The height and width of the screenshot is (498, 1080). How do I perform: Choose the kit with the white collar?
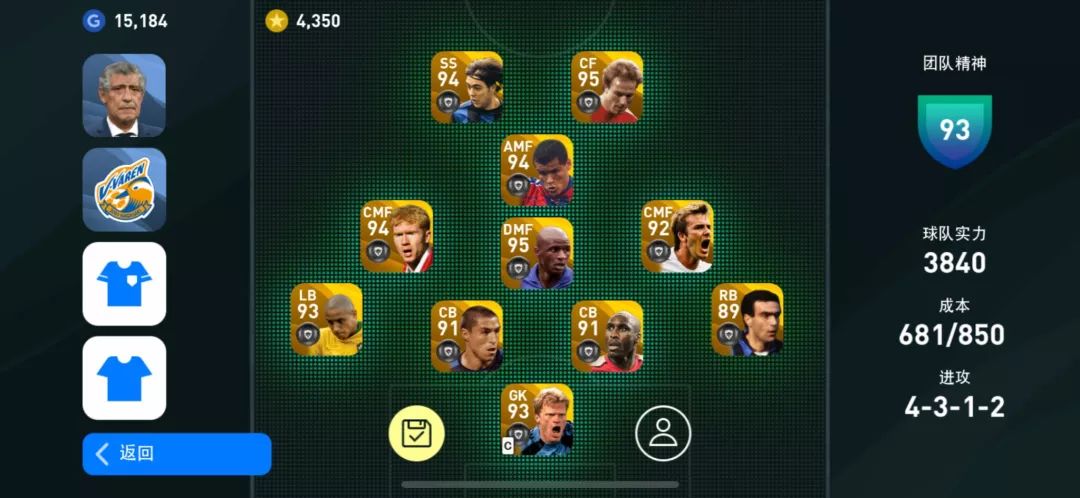(x=124, y=284)
